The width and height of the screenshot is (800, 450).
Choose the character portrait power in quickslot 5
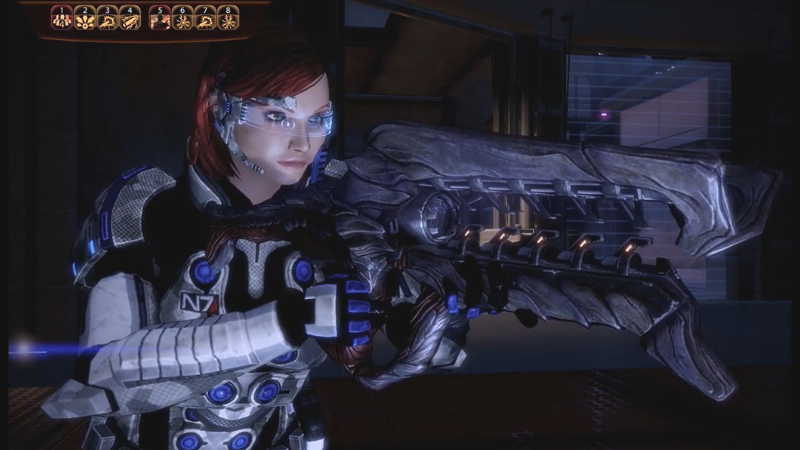coord(160,20)
